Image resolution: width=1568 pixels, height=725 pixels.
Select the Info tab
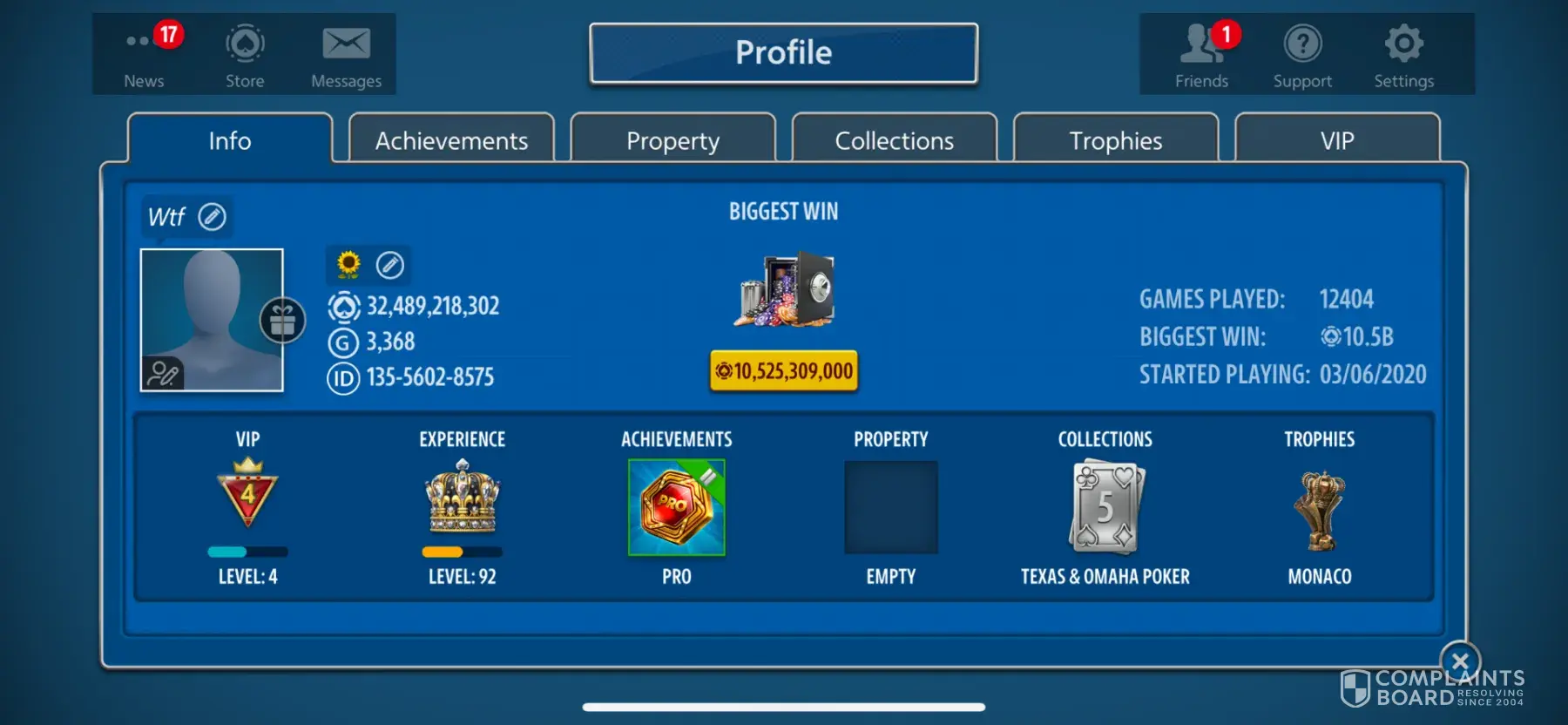tap(230, 140)
